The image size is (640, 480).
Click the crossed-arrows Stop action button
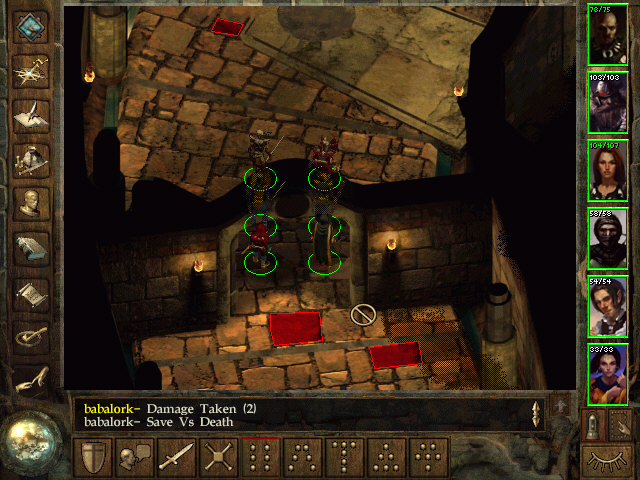(219, 458)
